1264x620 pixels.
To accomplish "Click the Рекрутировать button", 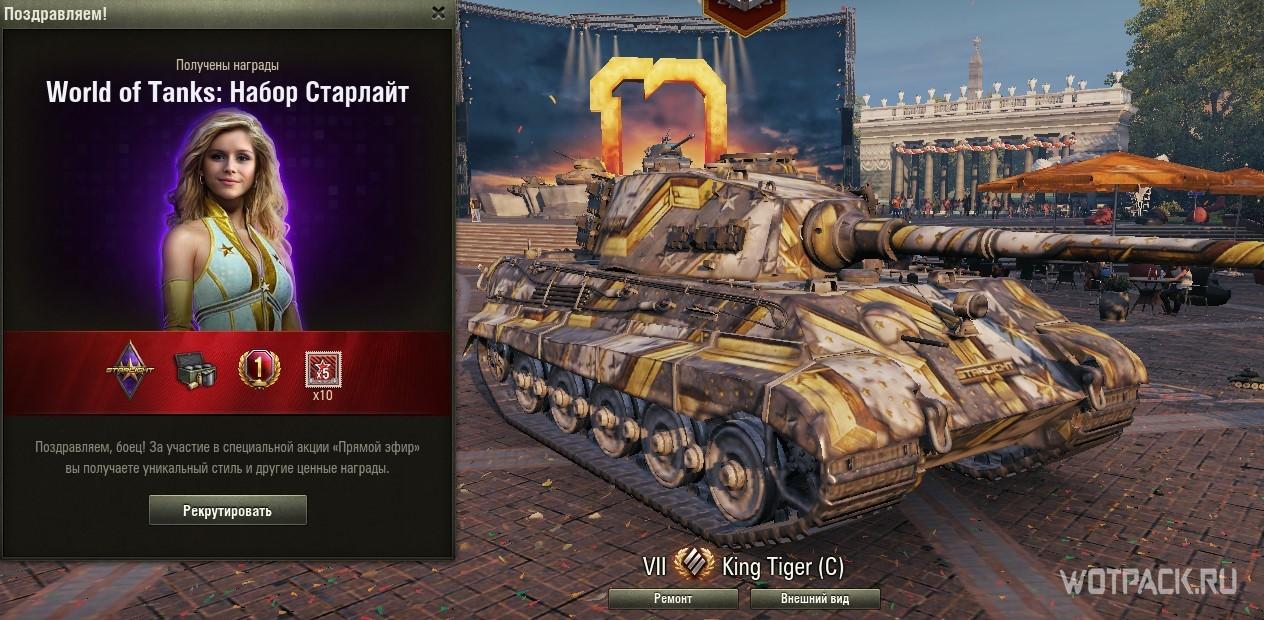I will [227, 510].
